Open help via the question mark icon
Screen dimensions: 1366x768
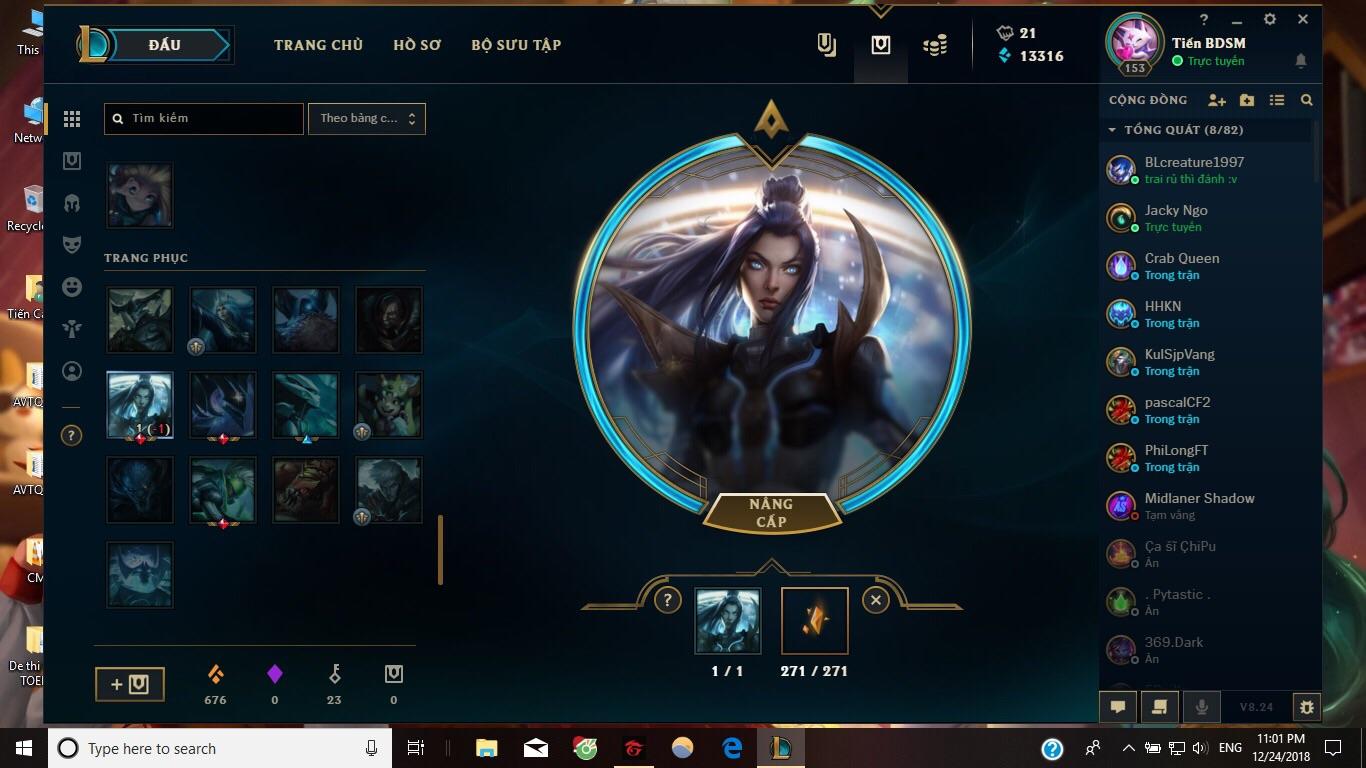point(1203,19)
